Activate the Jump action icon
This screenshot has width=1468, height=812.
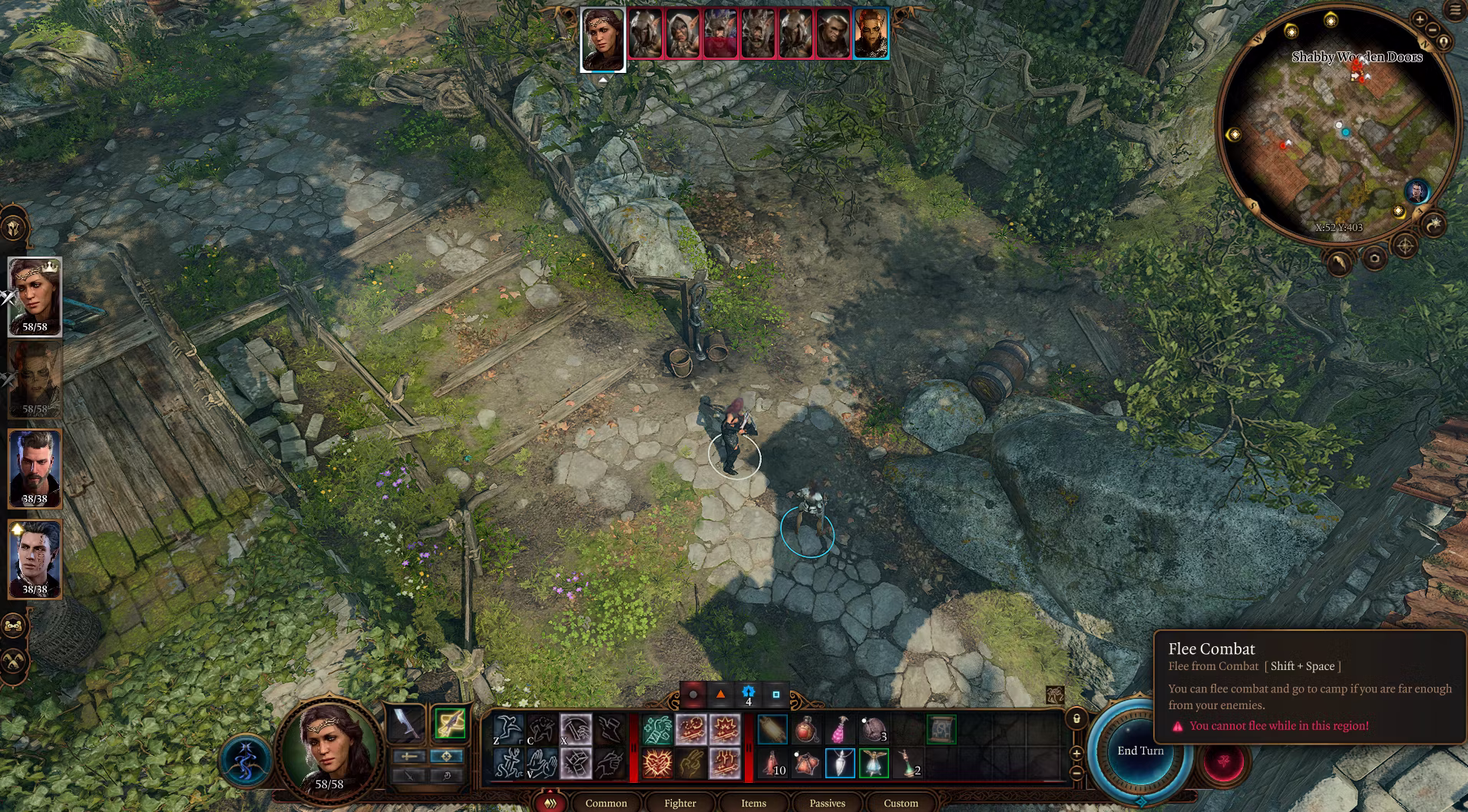tap(508, 730)
